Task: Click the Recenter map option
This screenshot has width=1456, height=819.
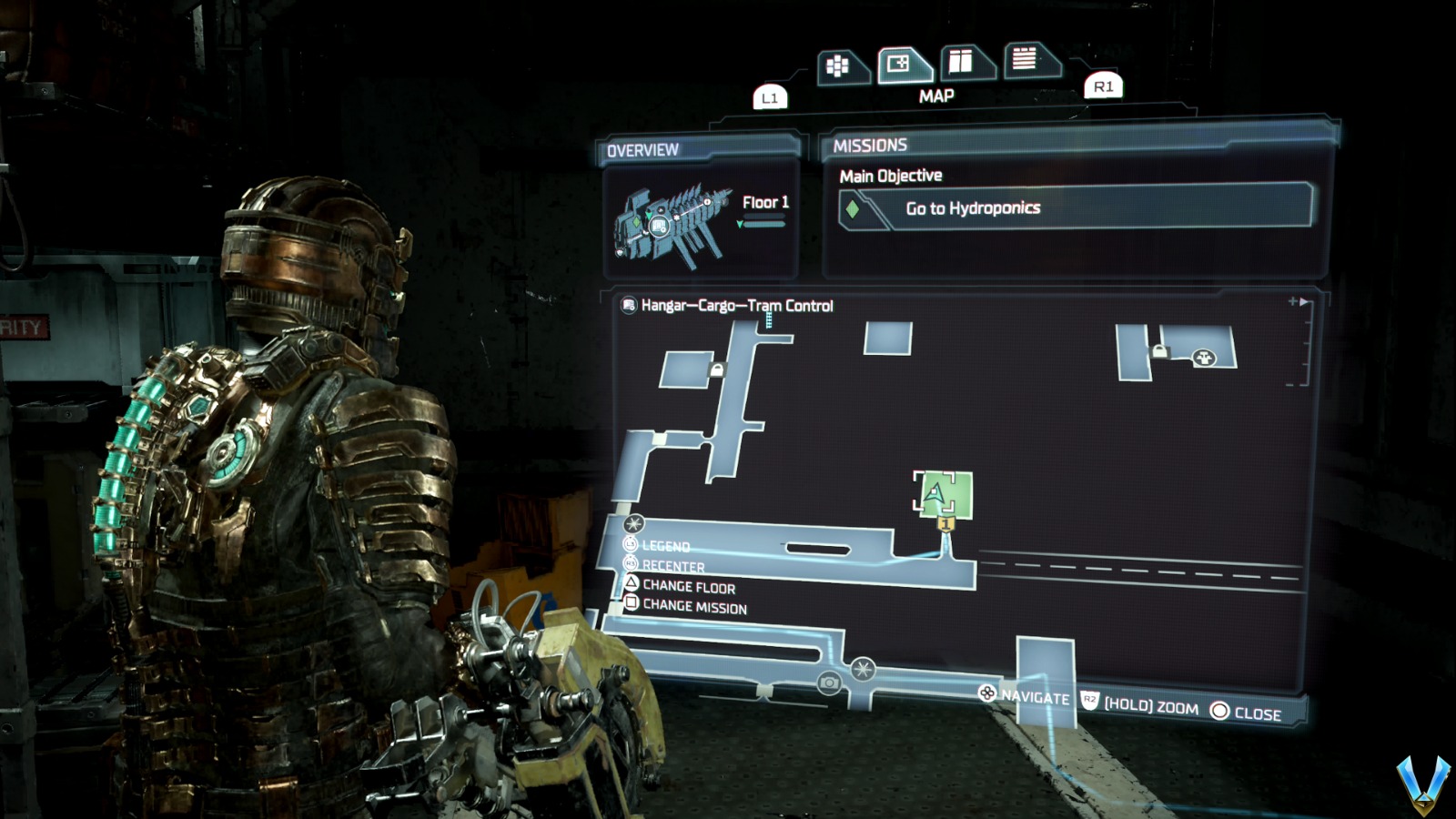Action: coord(675,566)
